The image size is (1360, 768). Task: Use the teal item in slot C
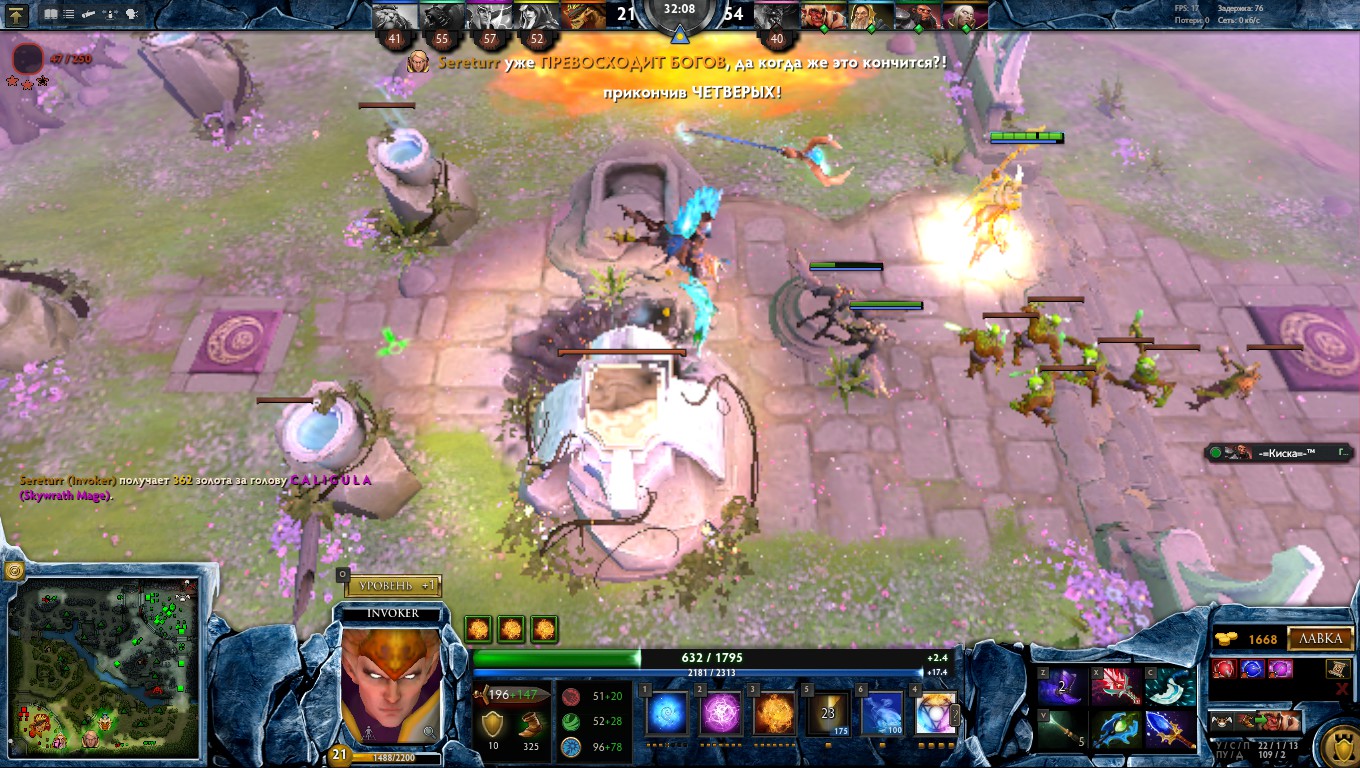click(x=1169, y=686)
